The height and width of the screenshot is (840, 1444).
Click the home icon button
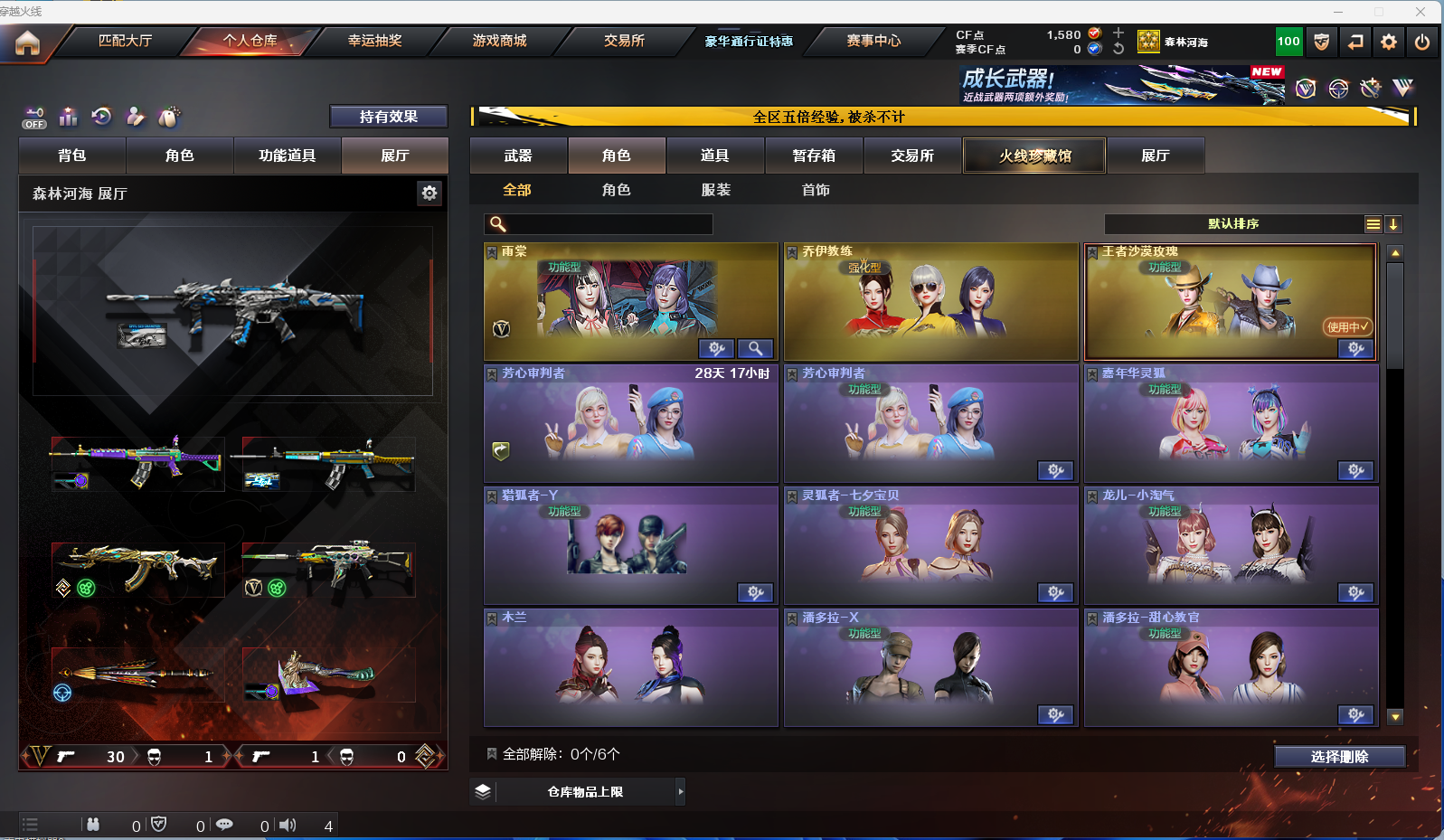[x=27, y=42]
